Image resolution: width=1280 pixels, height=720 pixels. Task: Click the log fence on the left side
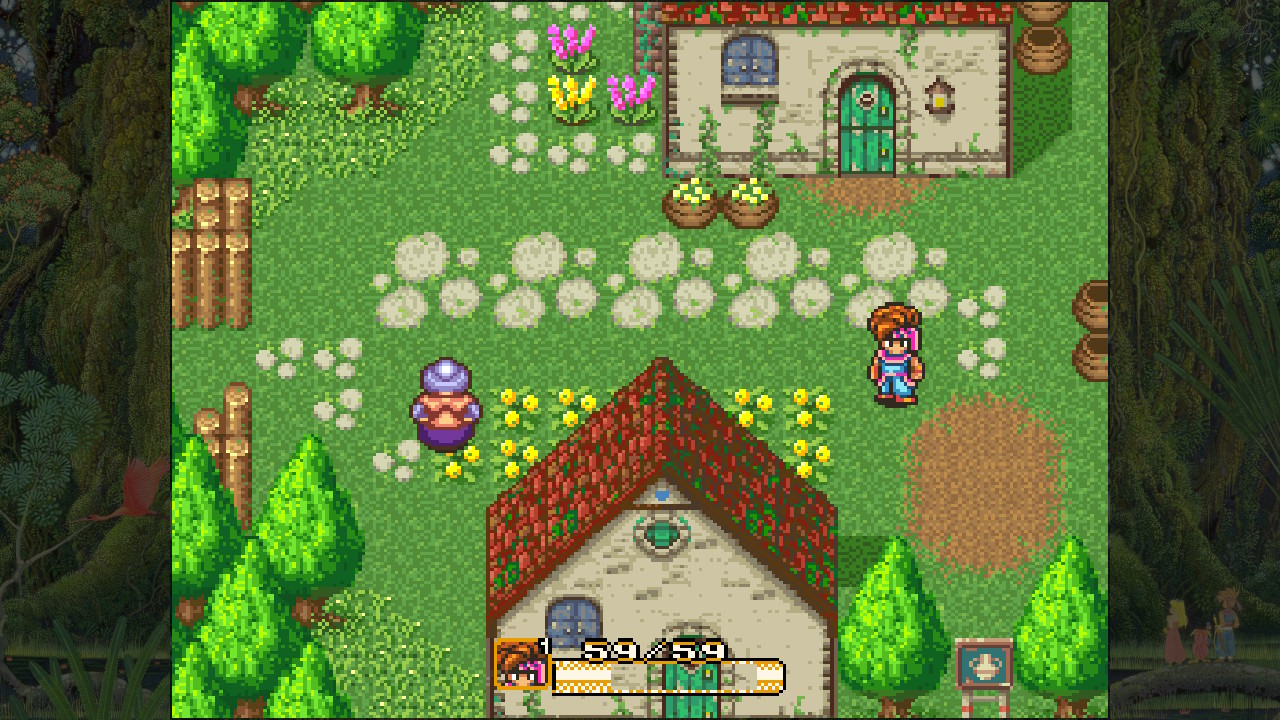point(210,250)
